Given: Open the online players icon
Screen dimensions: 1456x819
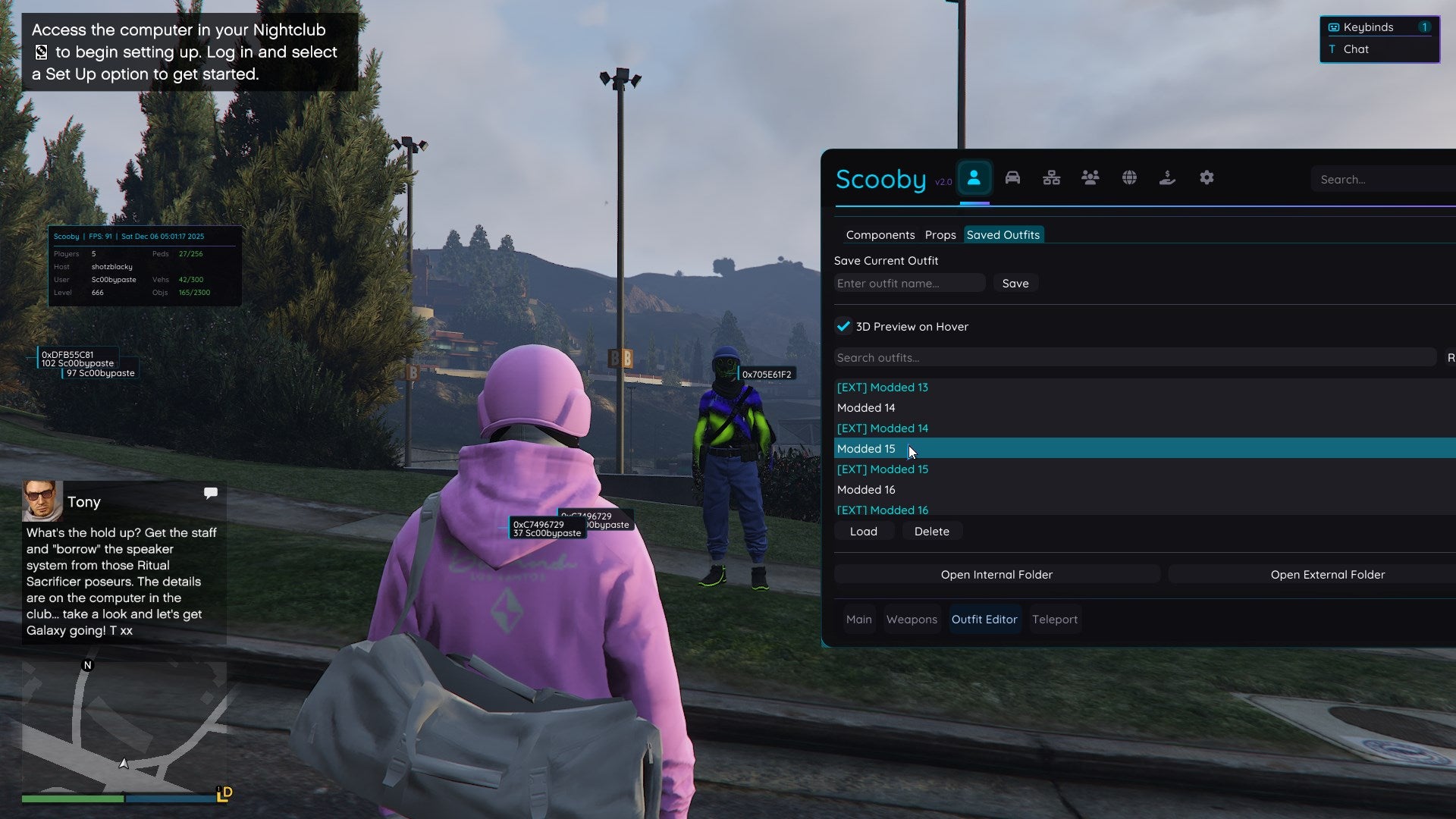Looking at the screenshot, I should (x=1090, y=177).
